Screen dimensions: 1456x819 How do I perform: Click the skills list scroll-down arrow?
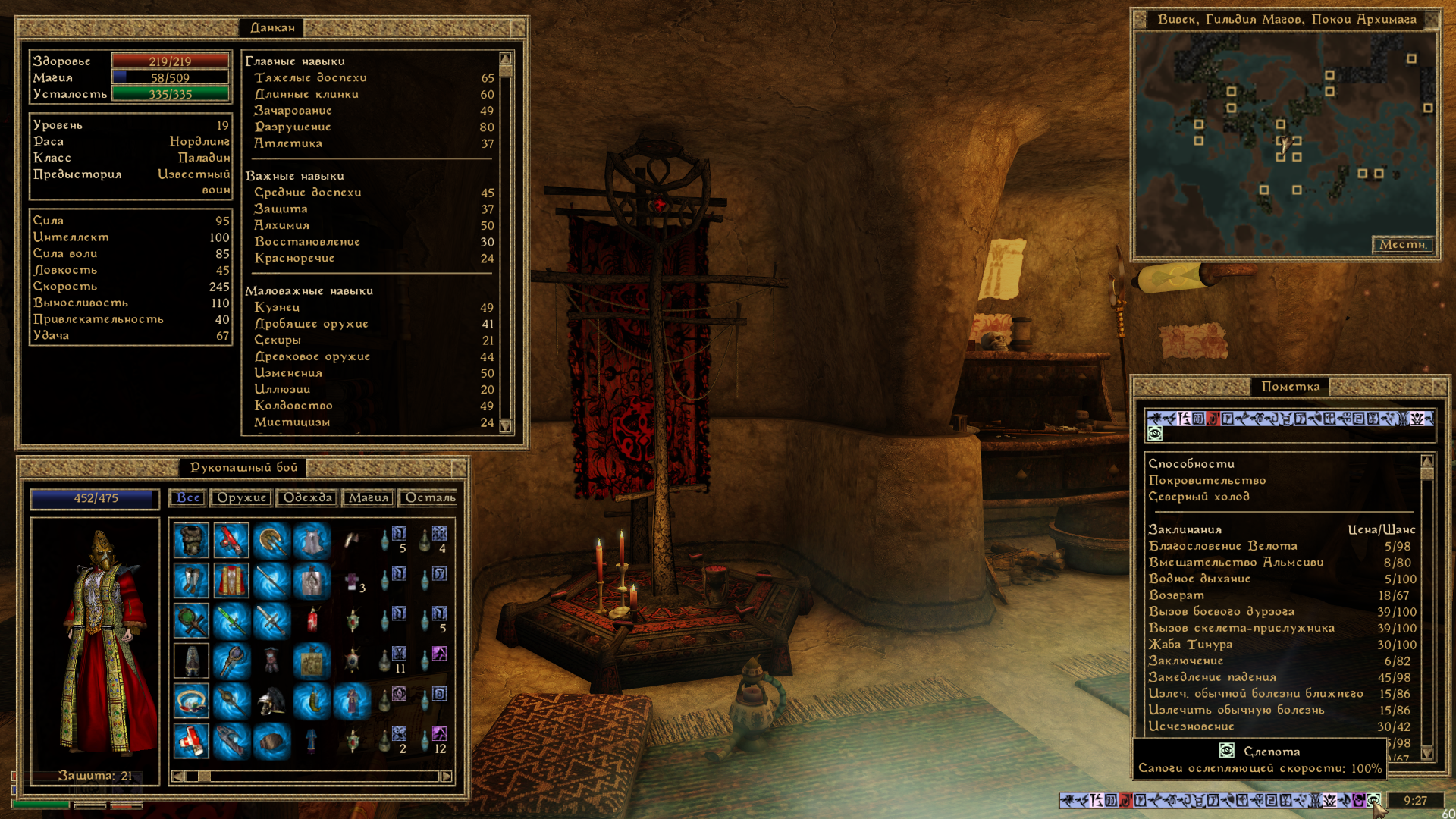(506, 426)
